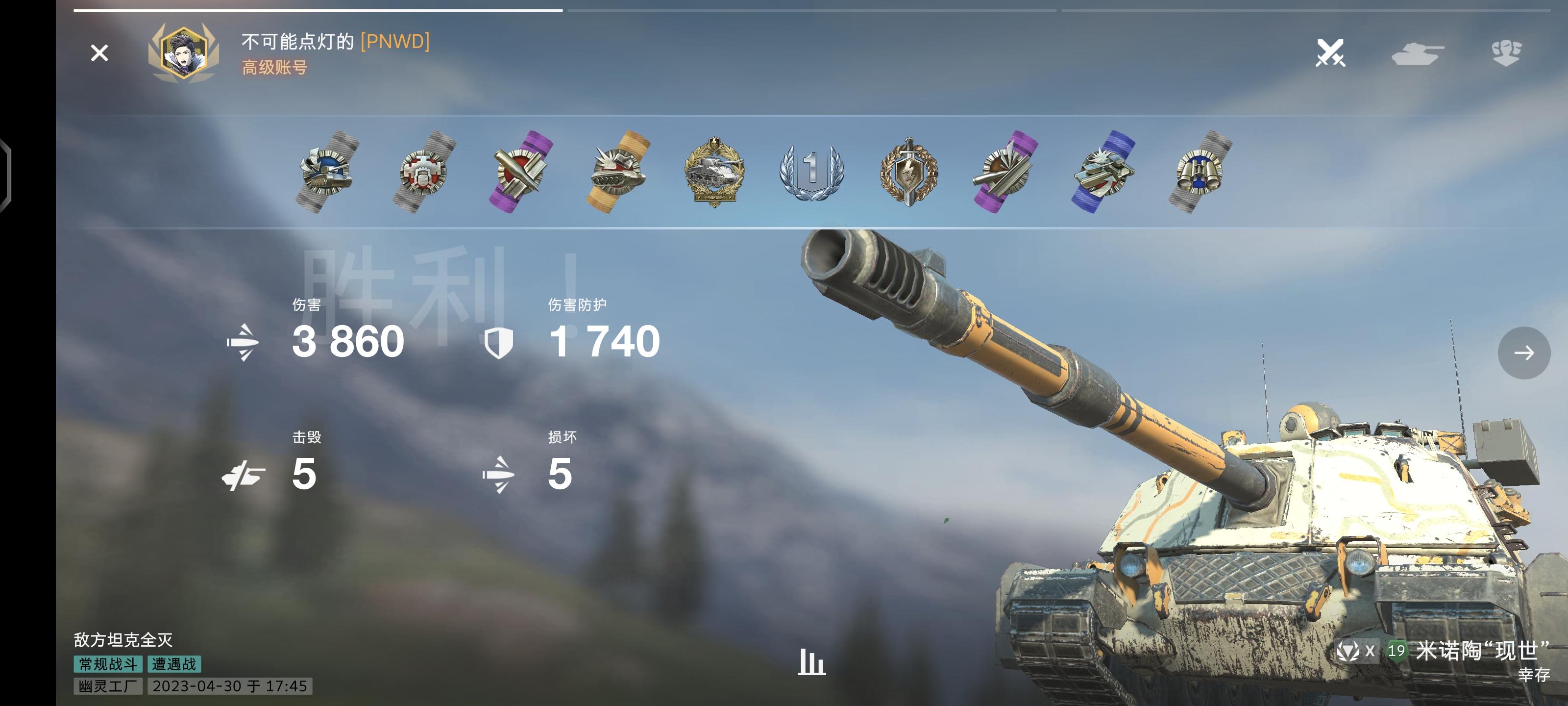Inspect the binoculars scout medal
Image resolution: width=1568 pixels, height=706 pixels.
point(1200,172)
